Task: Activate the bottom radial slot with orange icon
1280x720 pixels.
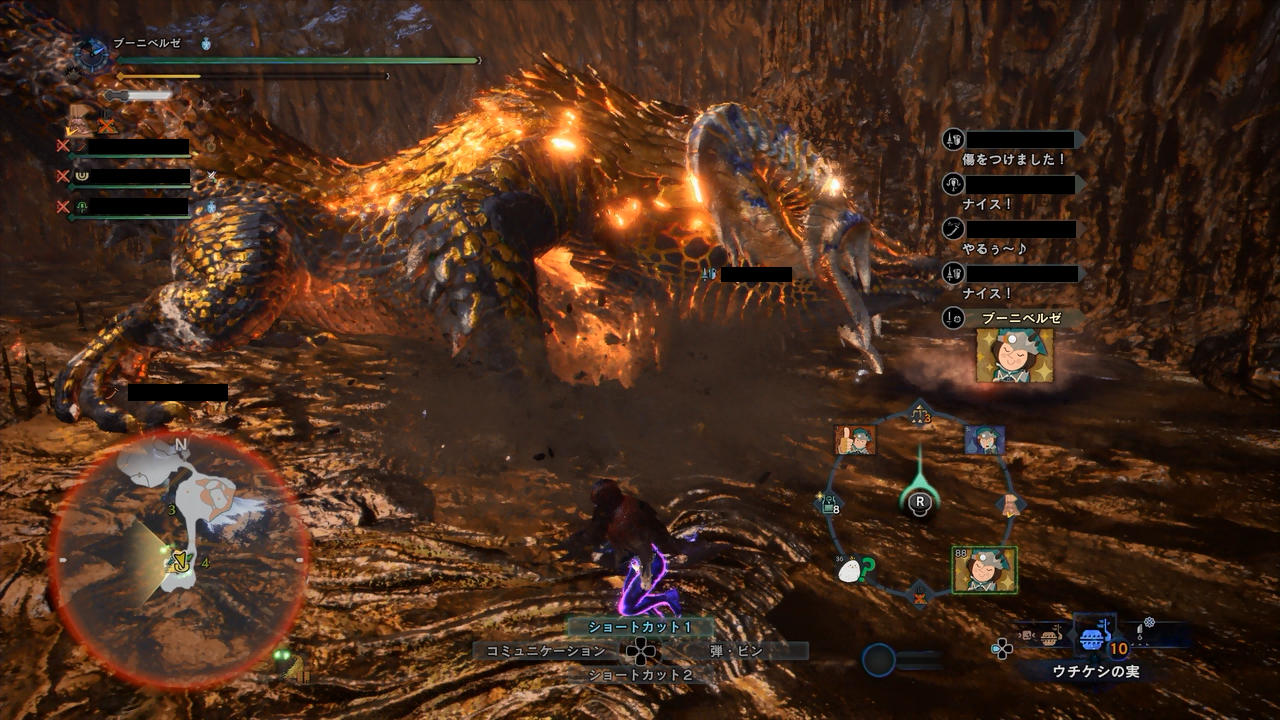Action: click(920, 597)
